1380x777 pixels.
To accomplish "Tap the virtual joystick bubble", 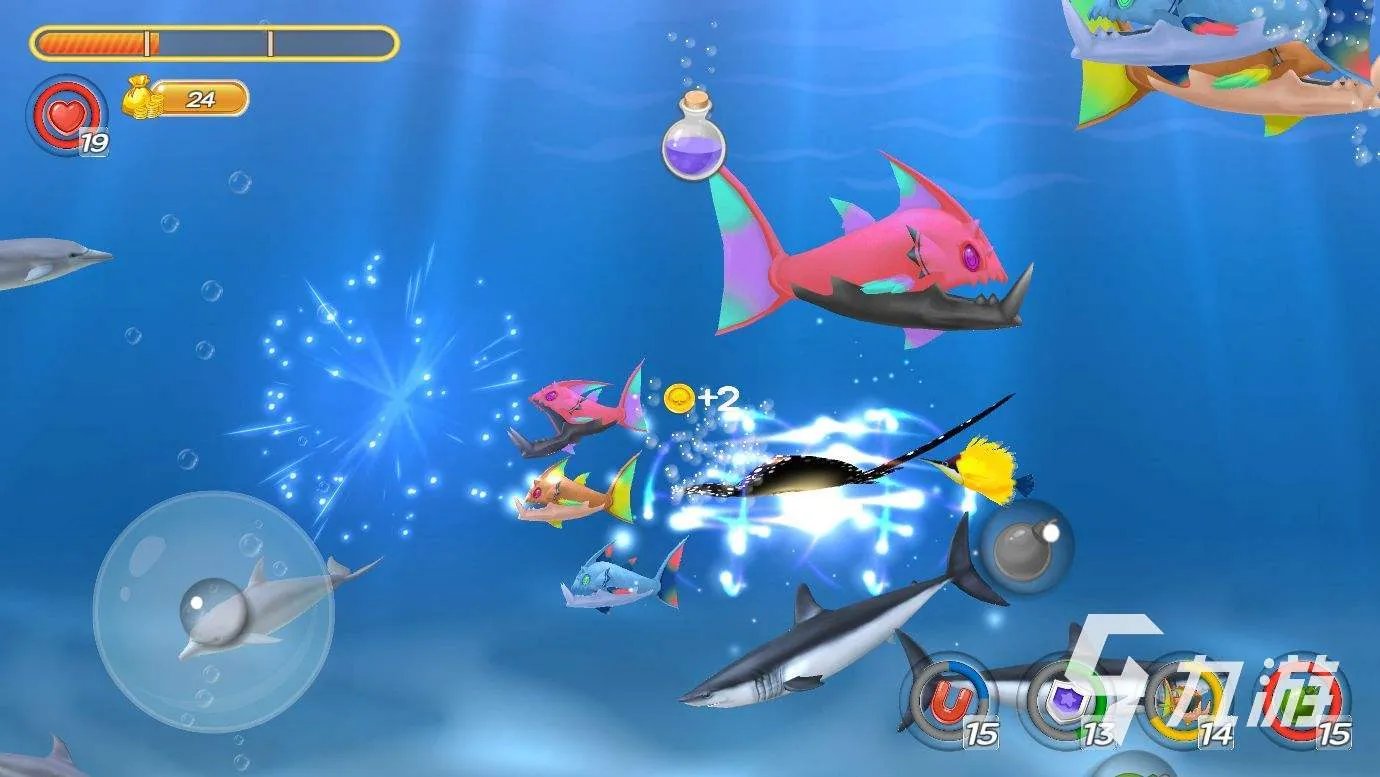I will pyautogui.click(x=212, y=611).
